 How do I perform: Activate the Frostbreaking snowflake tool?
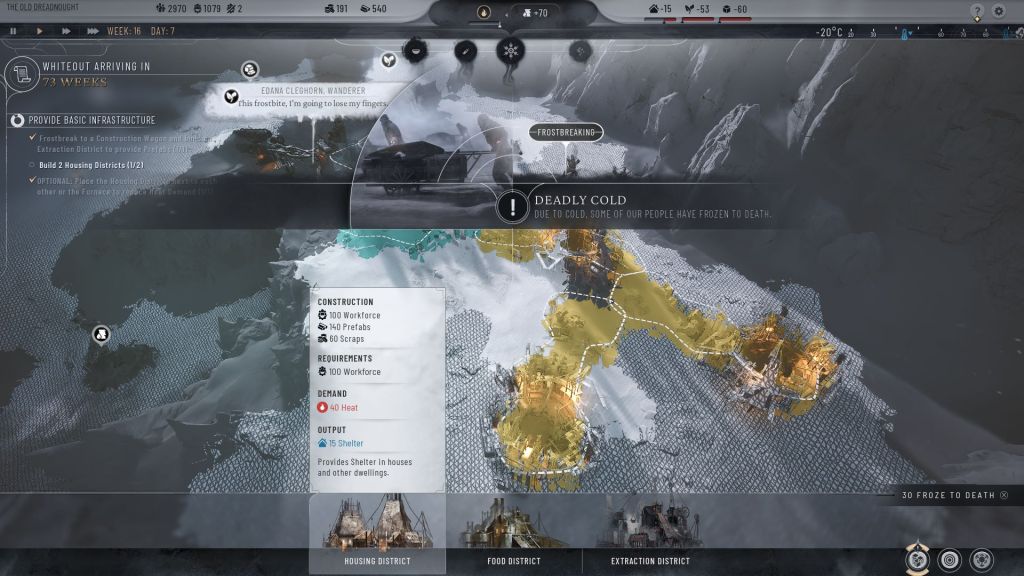[x=511, y=50]
